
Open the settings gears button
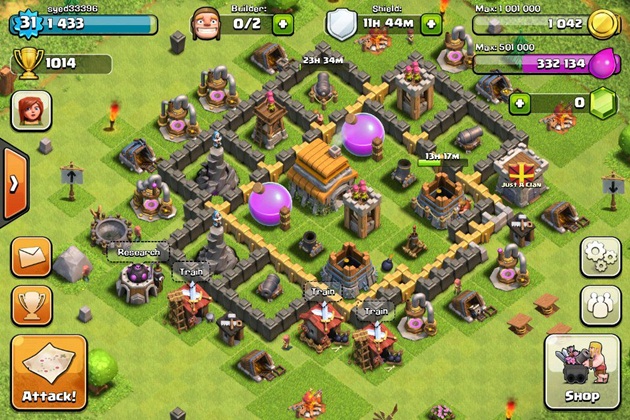pyautogui.click(x=601, y=255)
